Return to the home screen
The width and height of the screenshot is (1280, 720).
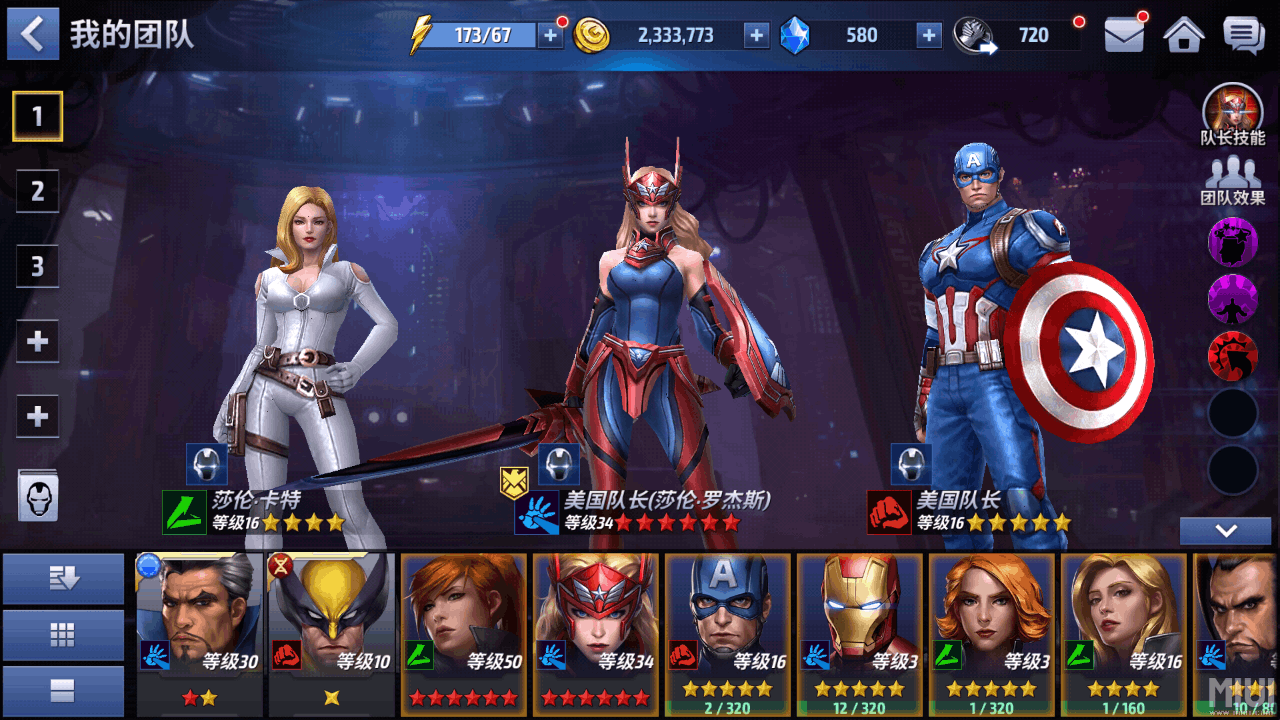click(x=1183, y=35)
